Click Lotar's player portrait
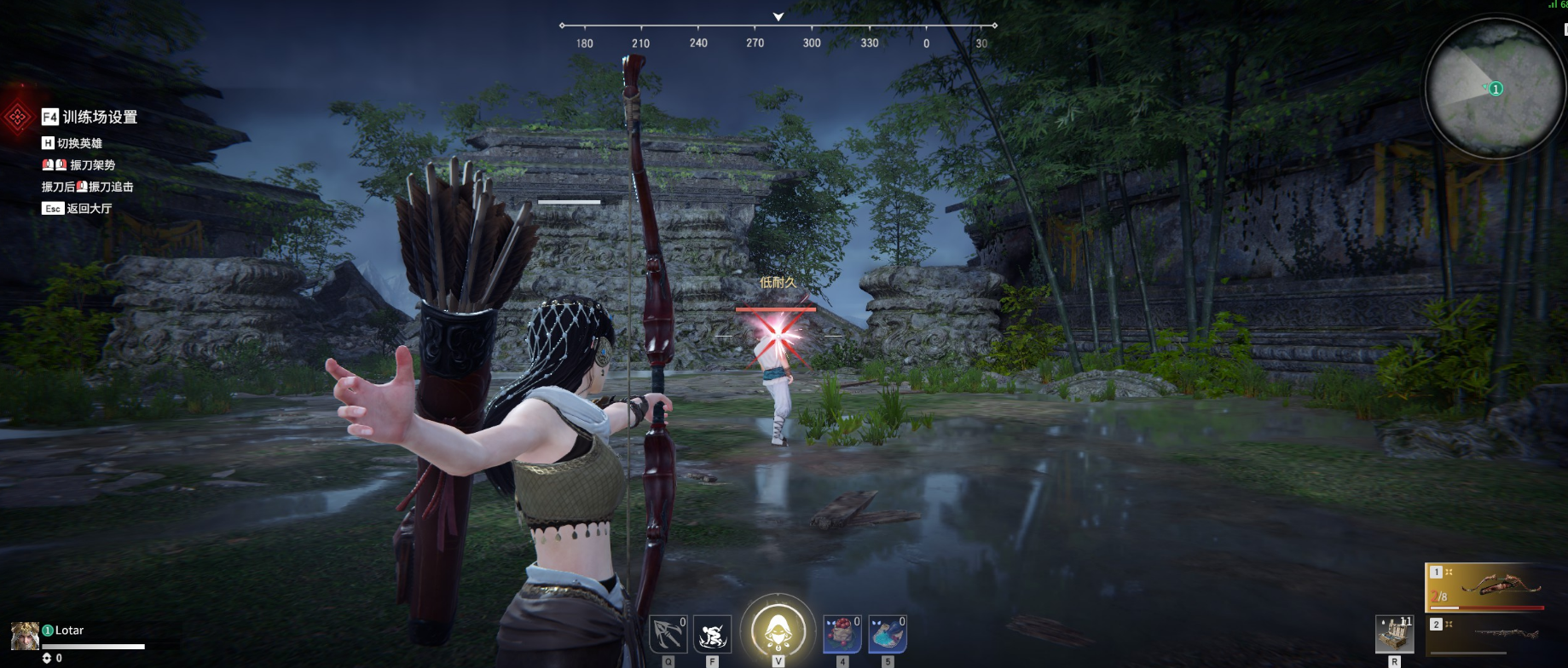Image resolution: width=1568 pixels, height=668 pixels. pyautogui.click(x=25, y=635)
